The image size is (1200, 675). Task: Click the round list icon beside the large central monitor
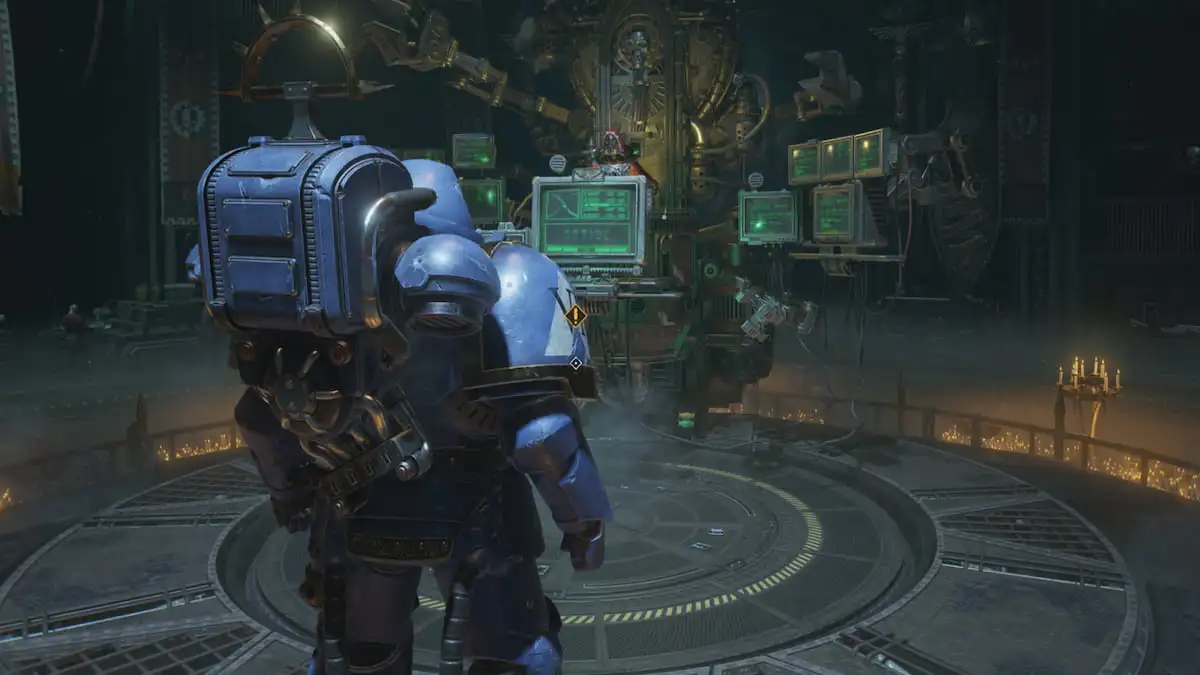pos(557,163)
